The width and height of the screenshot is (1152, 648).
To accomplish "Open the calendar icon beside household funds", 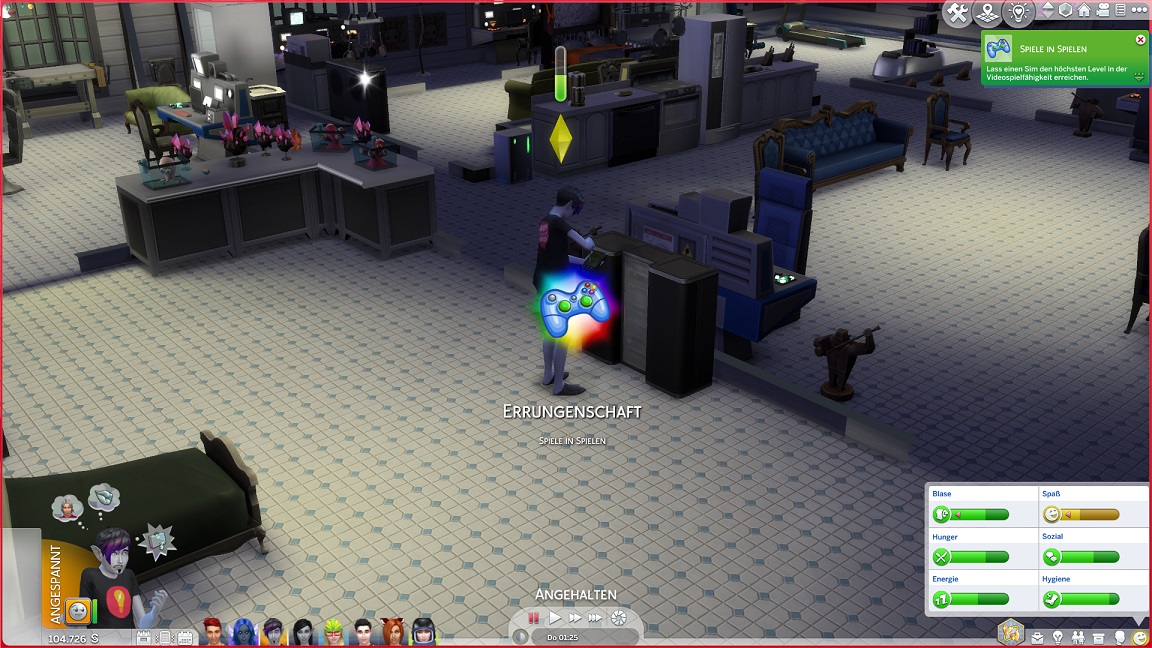I will tap(185, 637).
